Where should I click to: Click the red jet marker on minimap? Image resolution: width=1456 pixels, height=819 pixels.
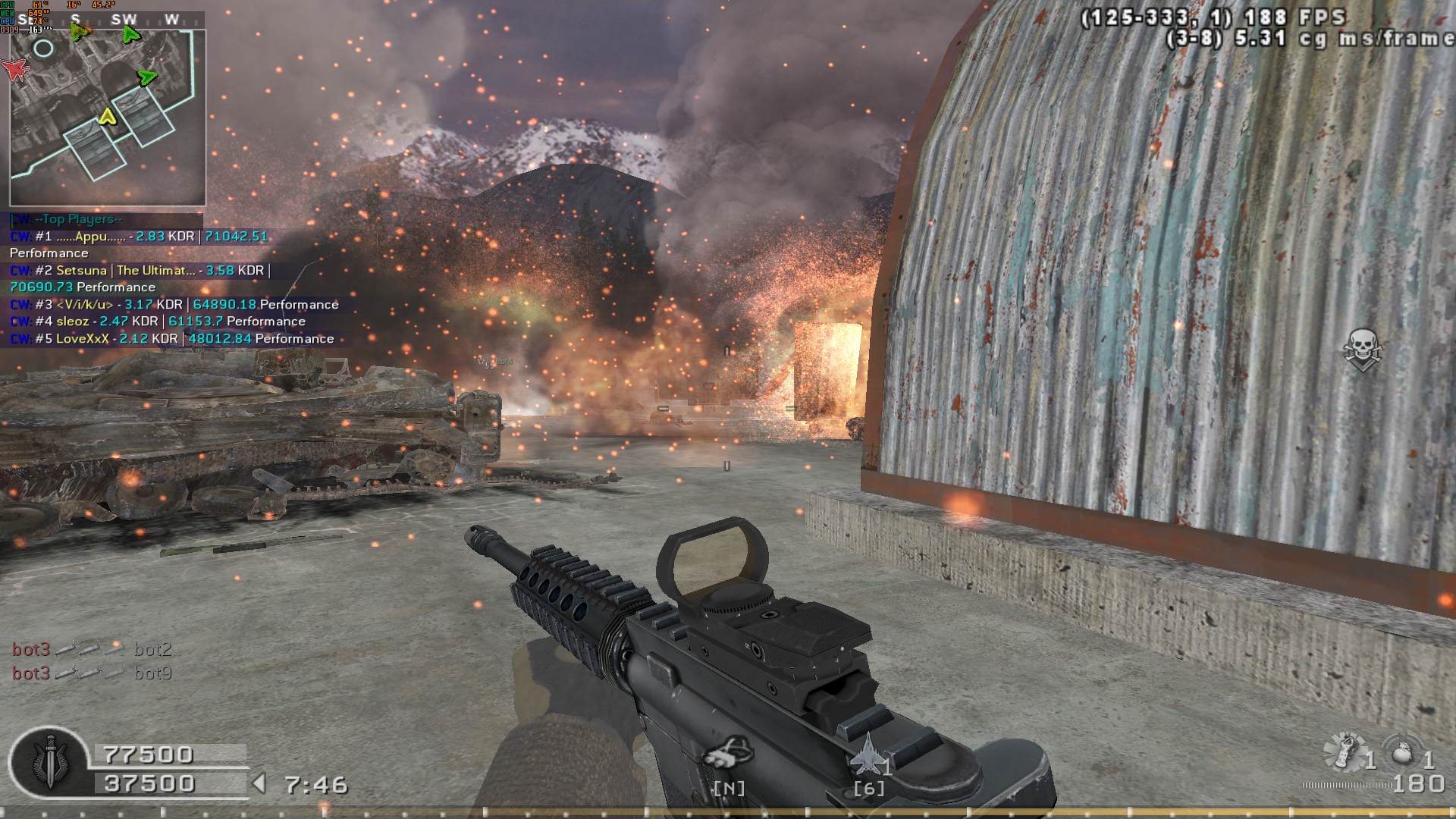pos(15,69)
